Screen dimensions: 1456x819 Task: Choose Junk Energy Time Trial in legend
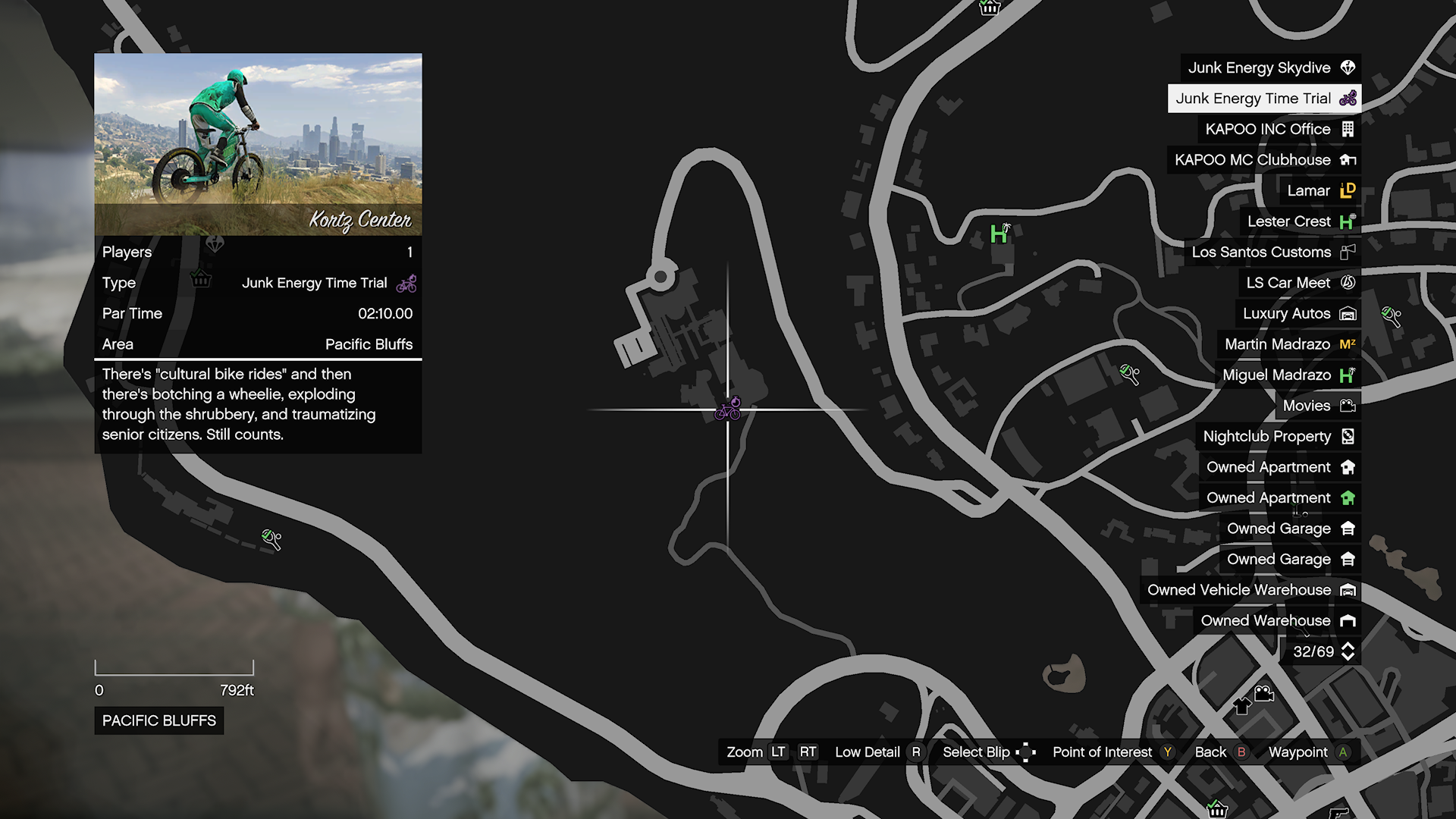coord(1264,99)
